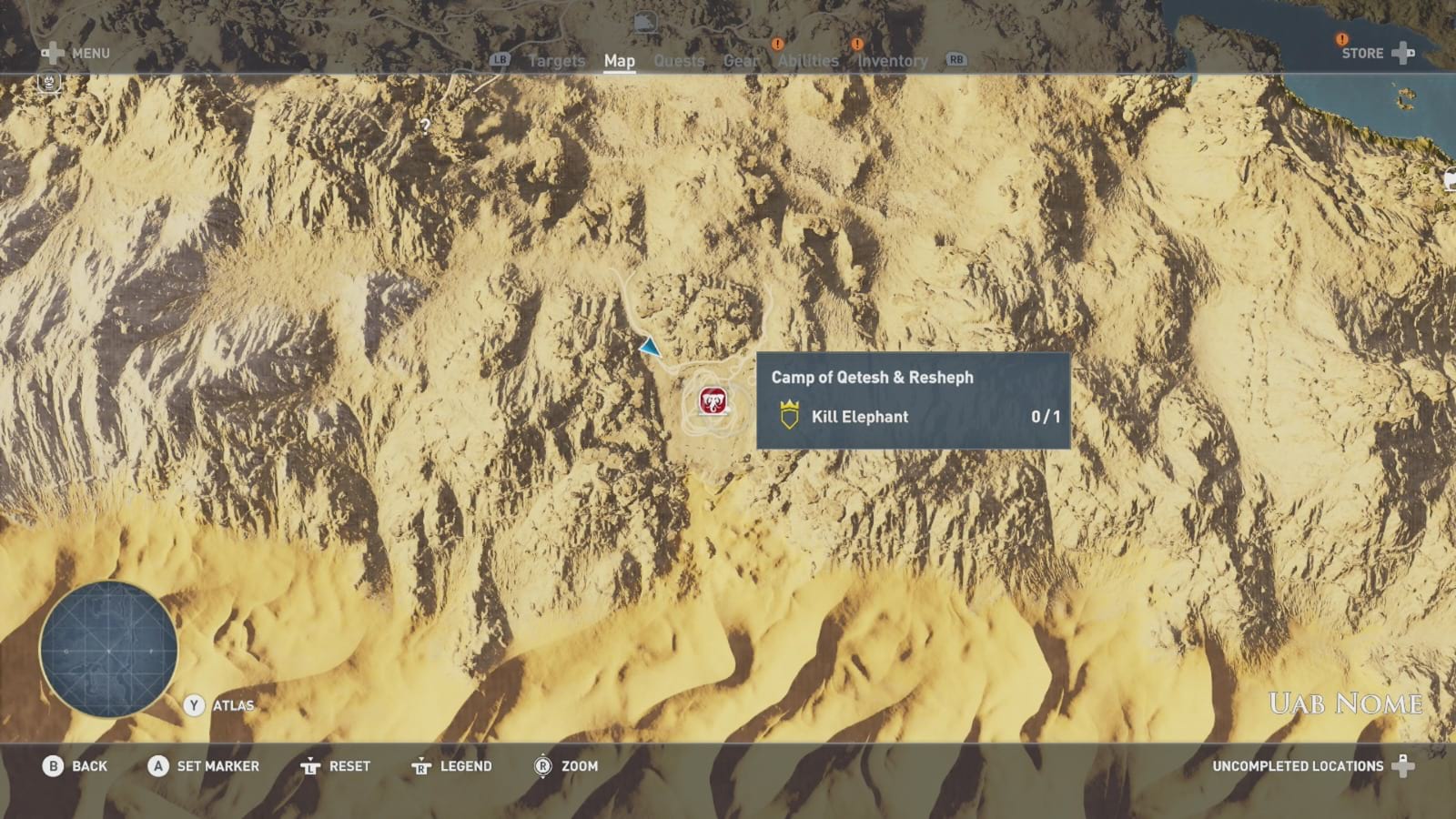
Task: Switch to the Quests tab
Action: click(678, 60)
